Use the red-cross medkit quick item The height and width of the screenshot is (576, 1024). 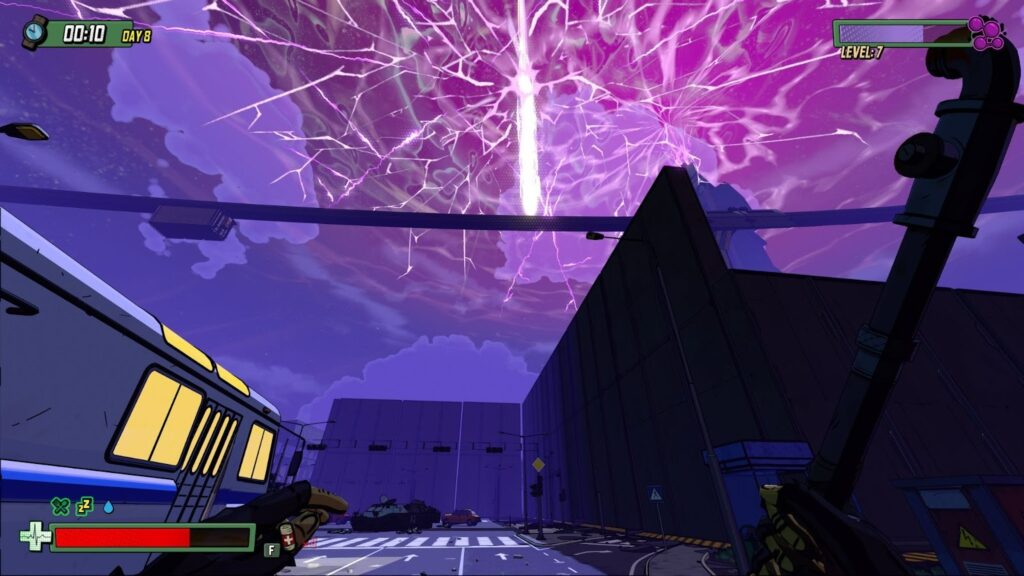(x=288, y=538)
